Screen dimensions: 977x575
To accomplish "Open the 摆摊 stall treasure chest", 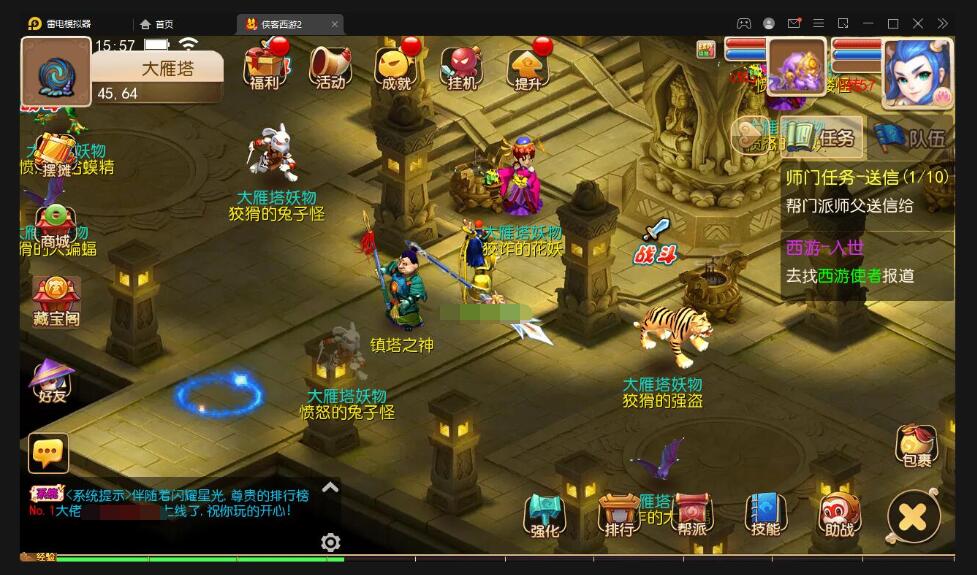I will tap(57, 154).
